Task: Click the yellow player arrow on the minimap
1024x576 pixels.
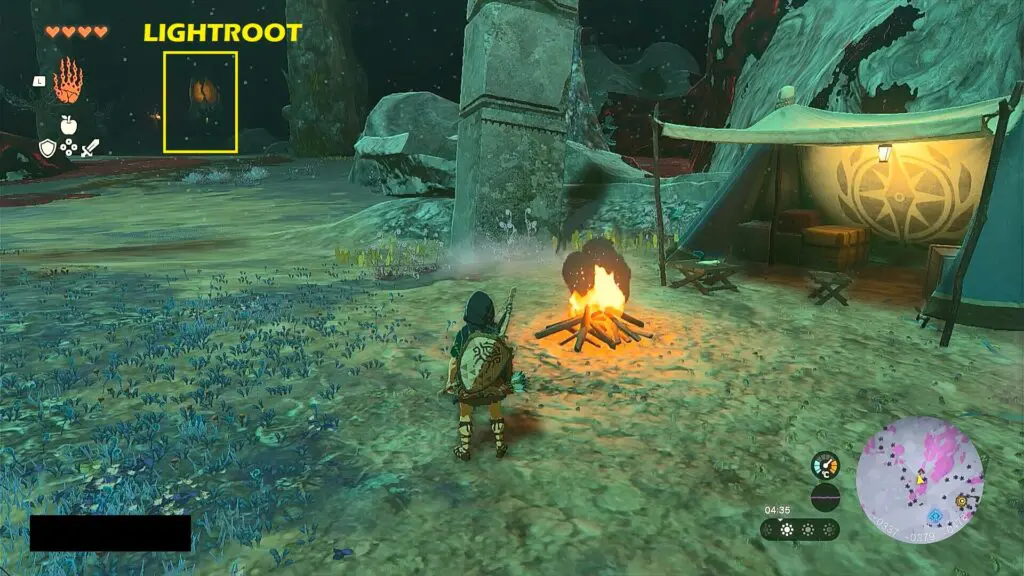Action: coord(919,480)
